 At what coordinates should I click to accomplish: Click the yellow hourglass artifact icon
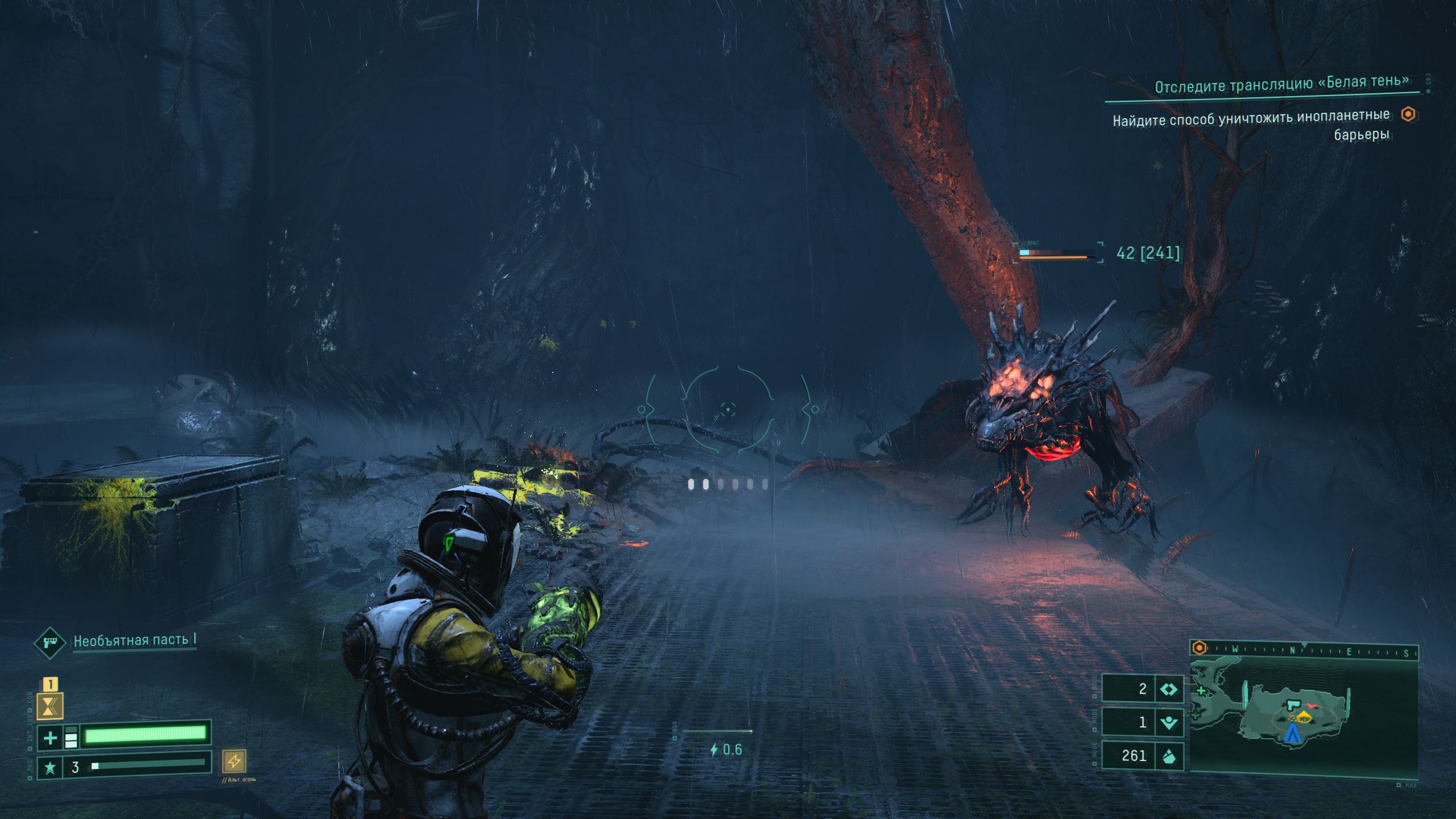pos(50,707)
